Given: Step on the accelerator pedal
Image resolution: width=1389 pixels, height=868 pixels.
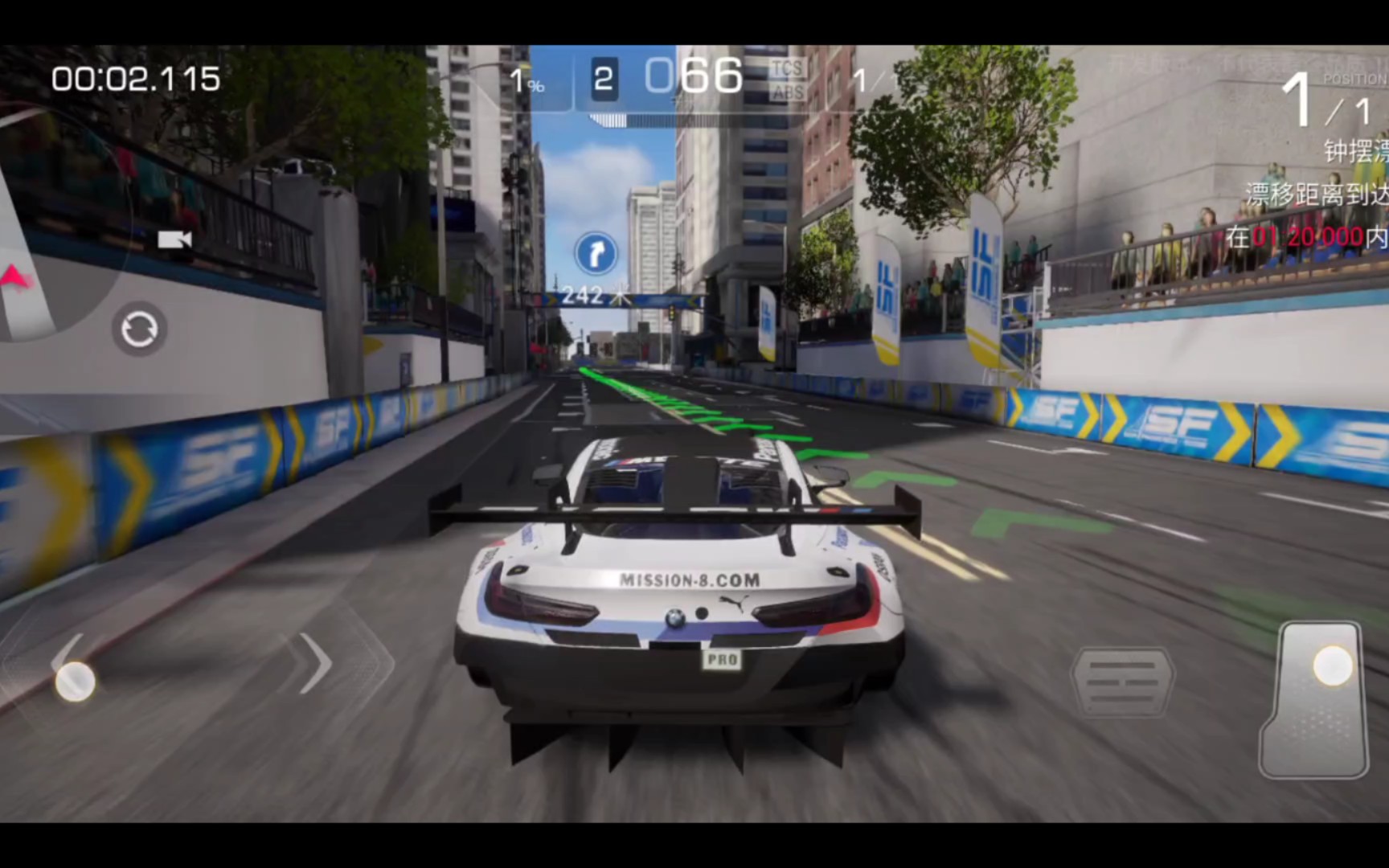Looking at the screenshot, I should click(x=1315, y=699).
